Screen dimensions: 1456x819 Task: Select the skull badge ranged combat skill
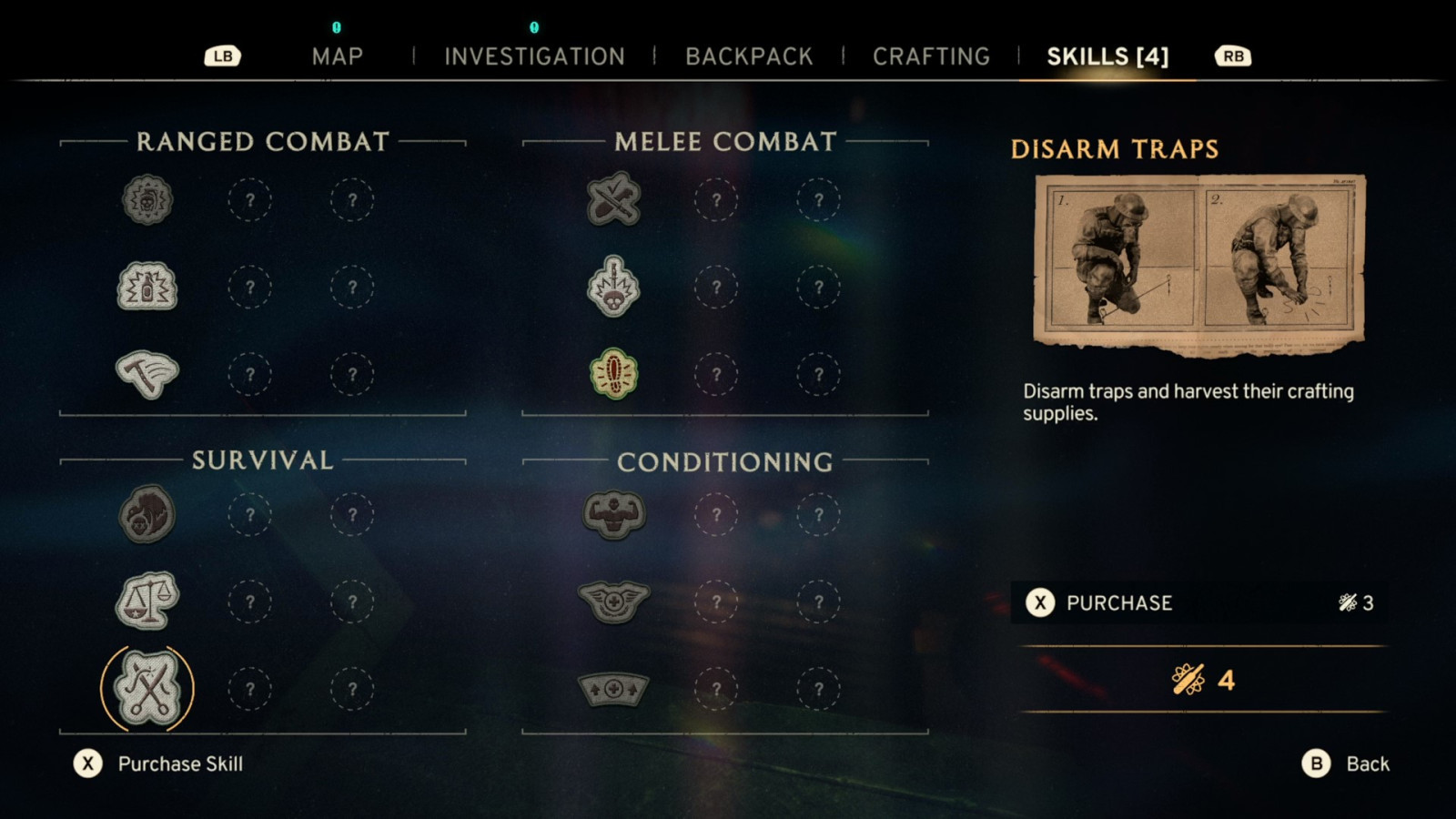pyautogui.click(x=147, y=199)
